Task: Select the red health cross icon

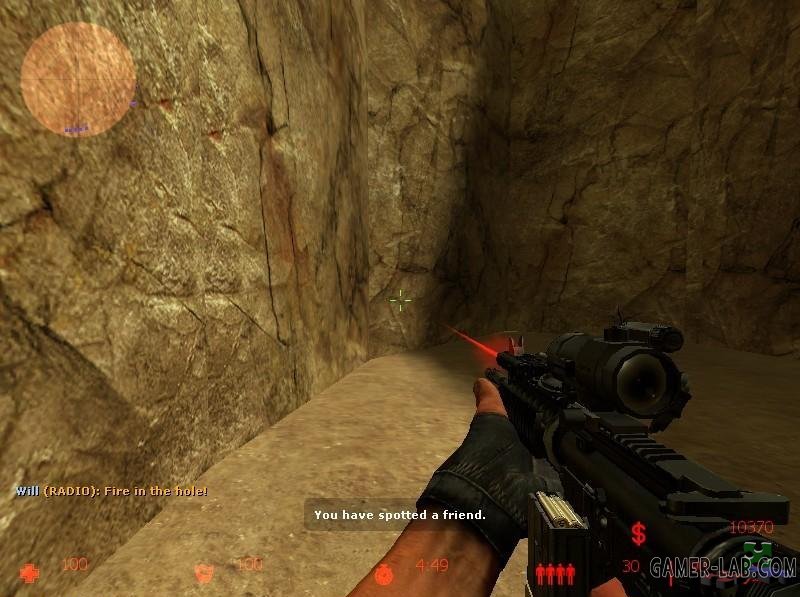Action: click(x=31, y=573)
